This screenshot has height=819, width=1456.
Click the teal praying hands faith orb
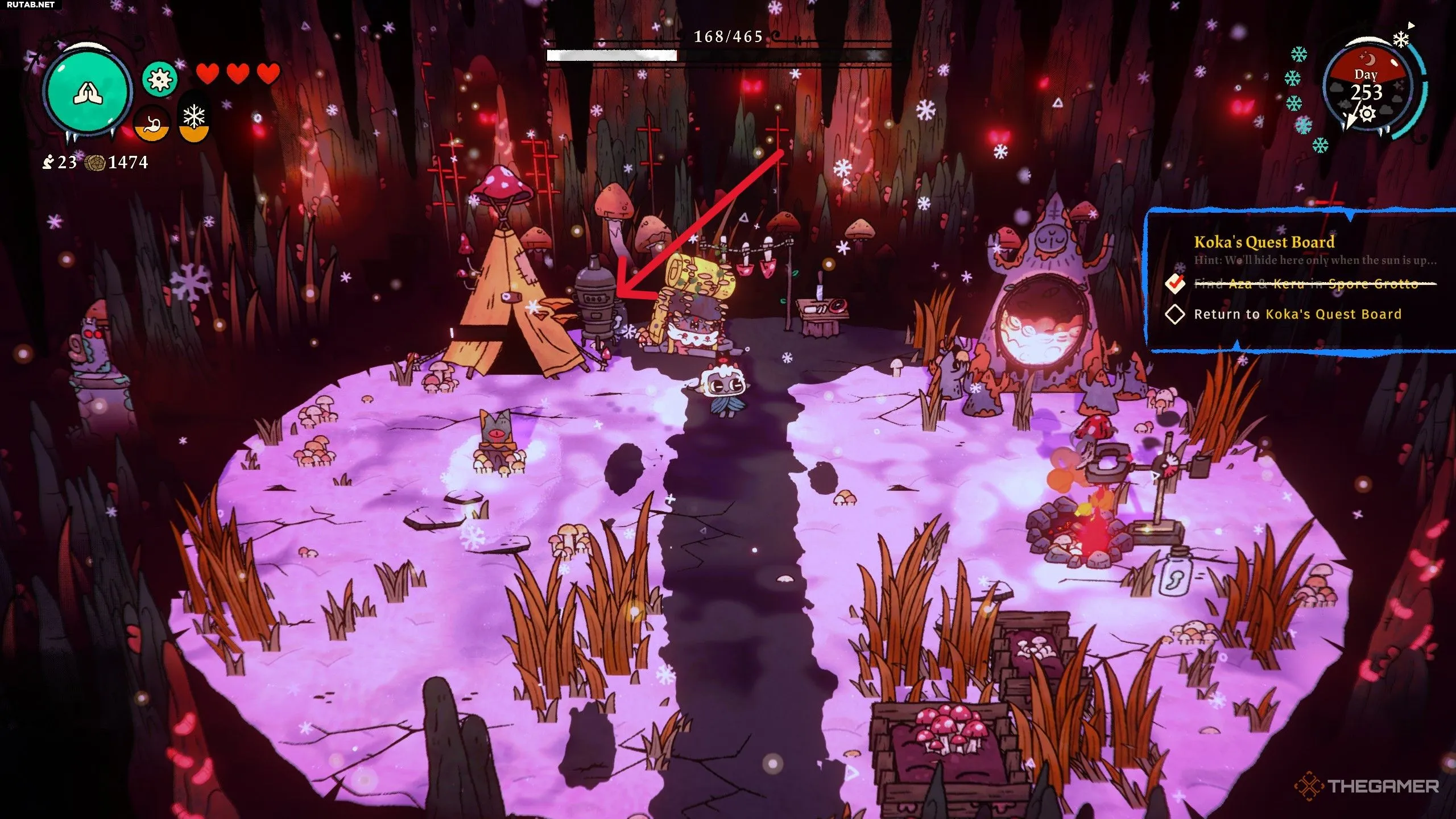[88, 91]
